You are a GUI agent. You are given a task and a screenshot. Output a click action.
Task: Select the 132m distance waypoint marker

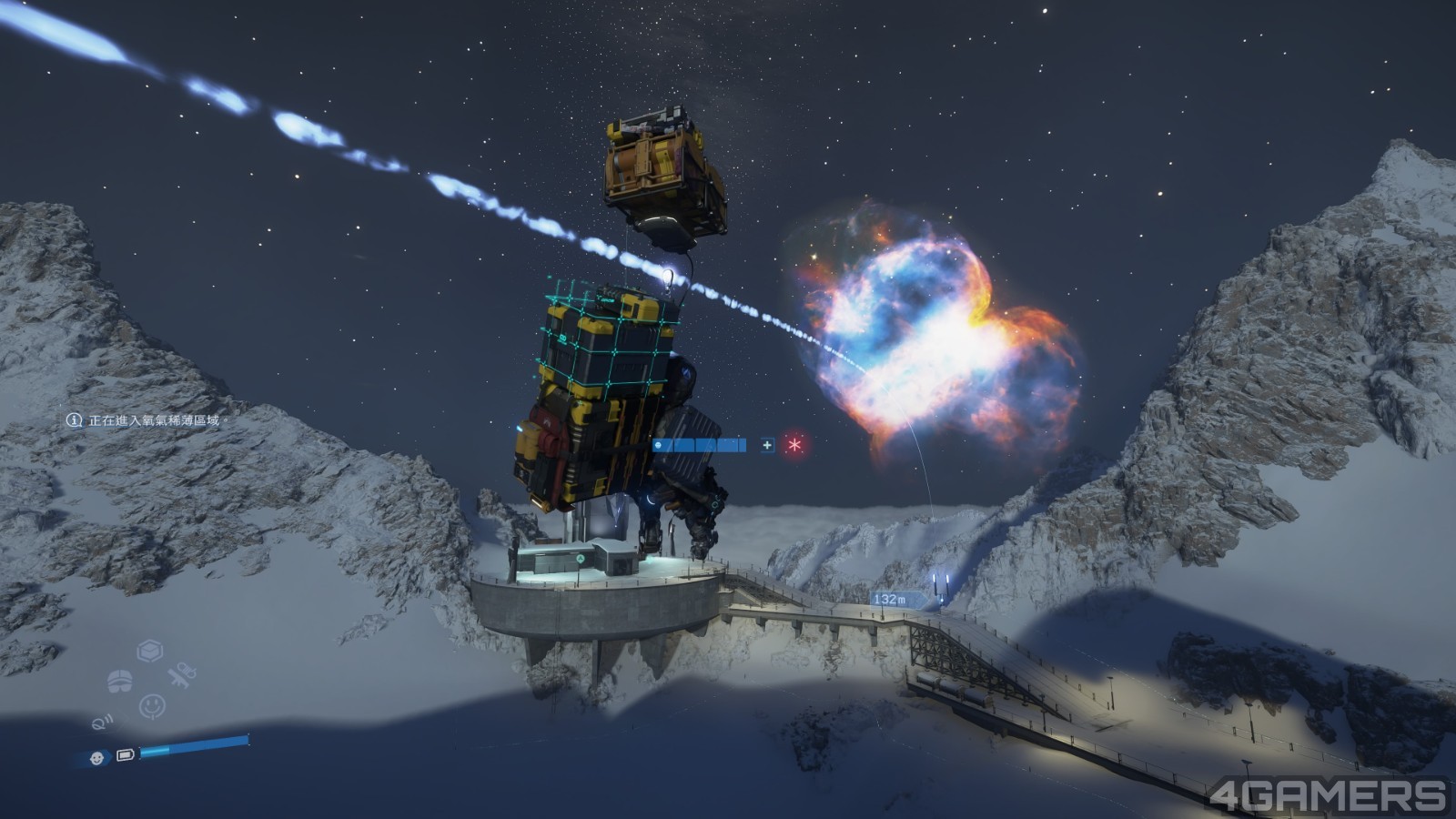(x=889, y=600)
